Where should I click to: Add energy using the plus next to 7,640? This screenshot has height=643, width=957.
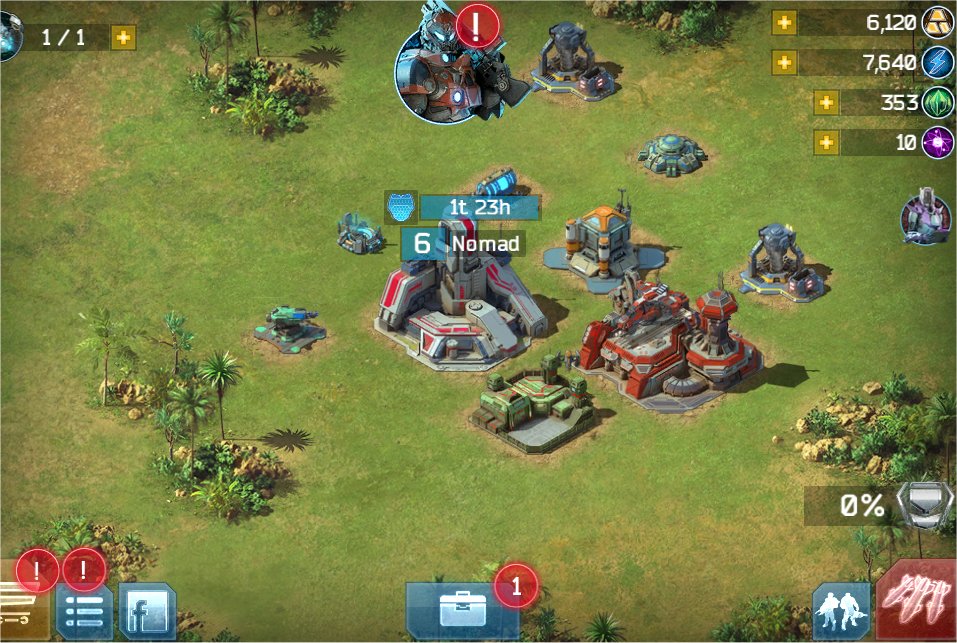[784, 63]
